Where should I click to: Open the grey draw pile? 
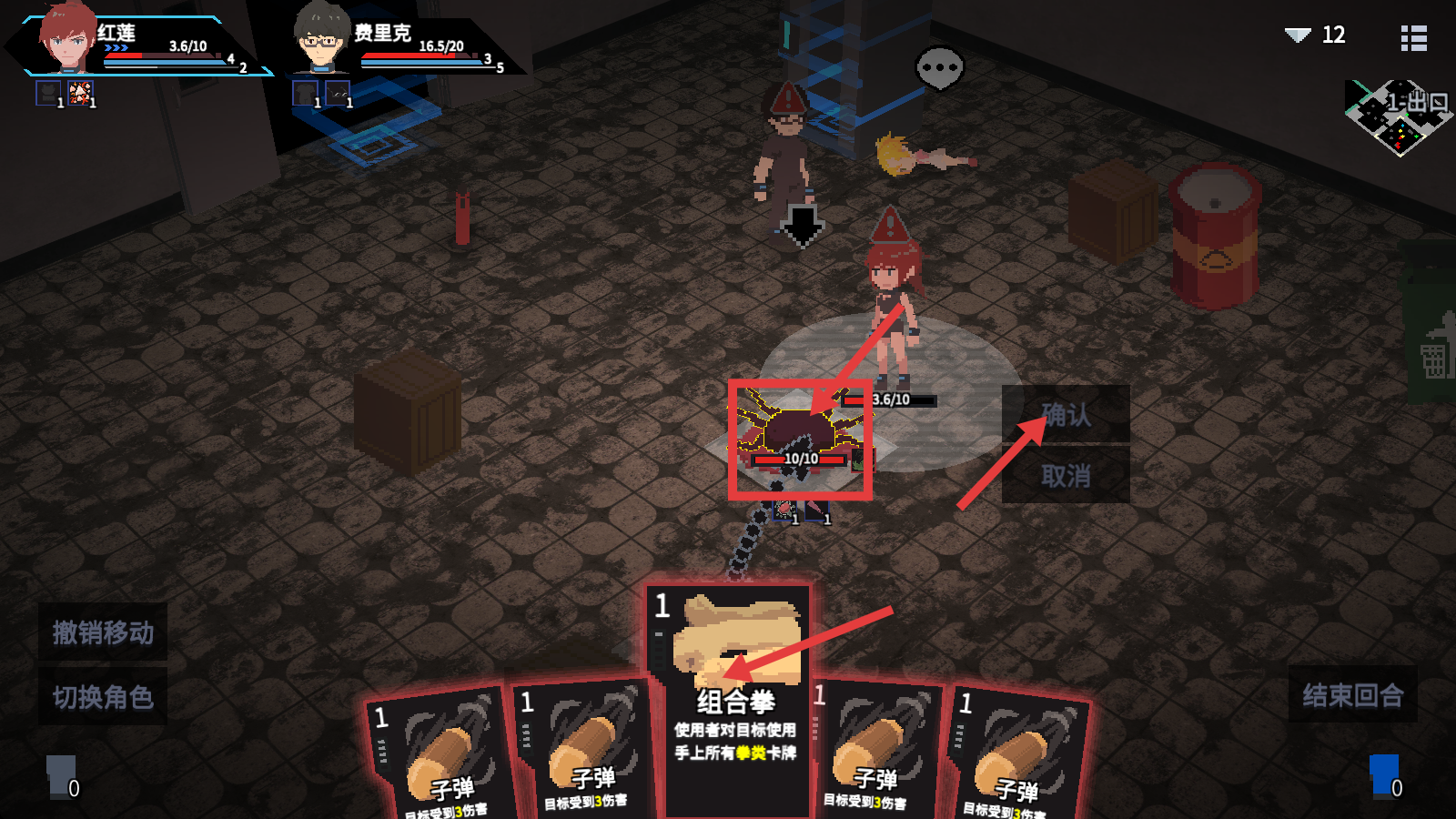point(61,776)
